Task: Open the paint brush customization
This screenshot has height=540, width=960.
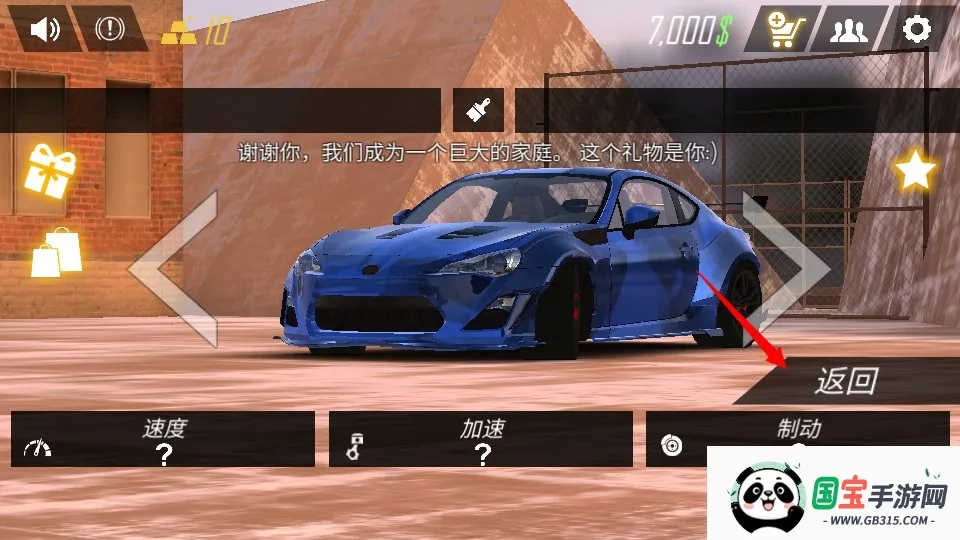Action: tap(478, 109)
